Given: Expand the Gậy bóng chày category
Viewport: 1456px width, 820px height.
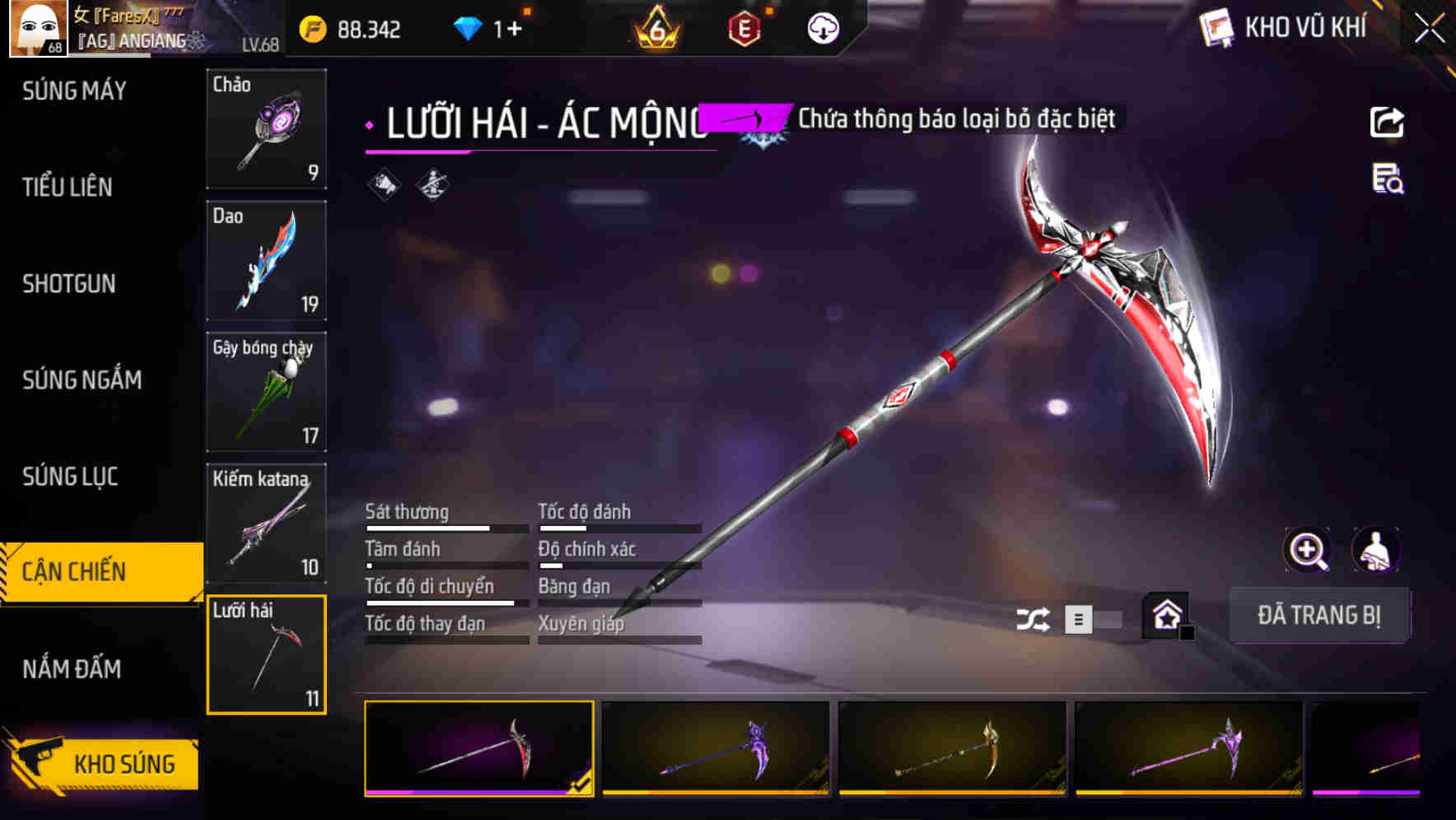Looking at the screenshot, I should [x=266, y=392].
